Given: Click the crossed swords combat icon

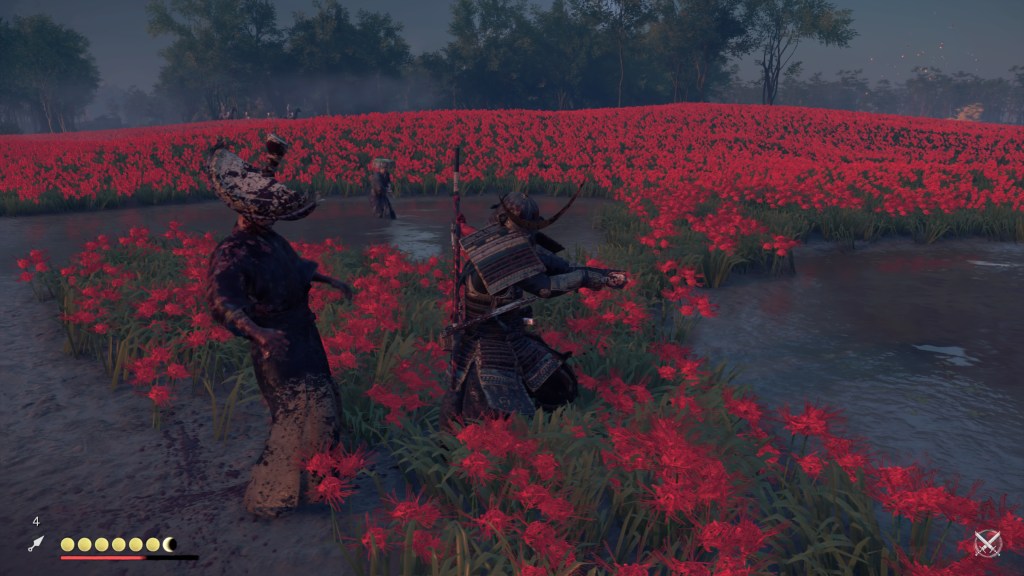Looking at the screenshot, I should point(987,543).
